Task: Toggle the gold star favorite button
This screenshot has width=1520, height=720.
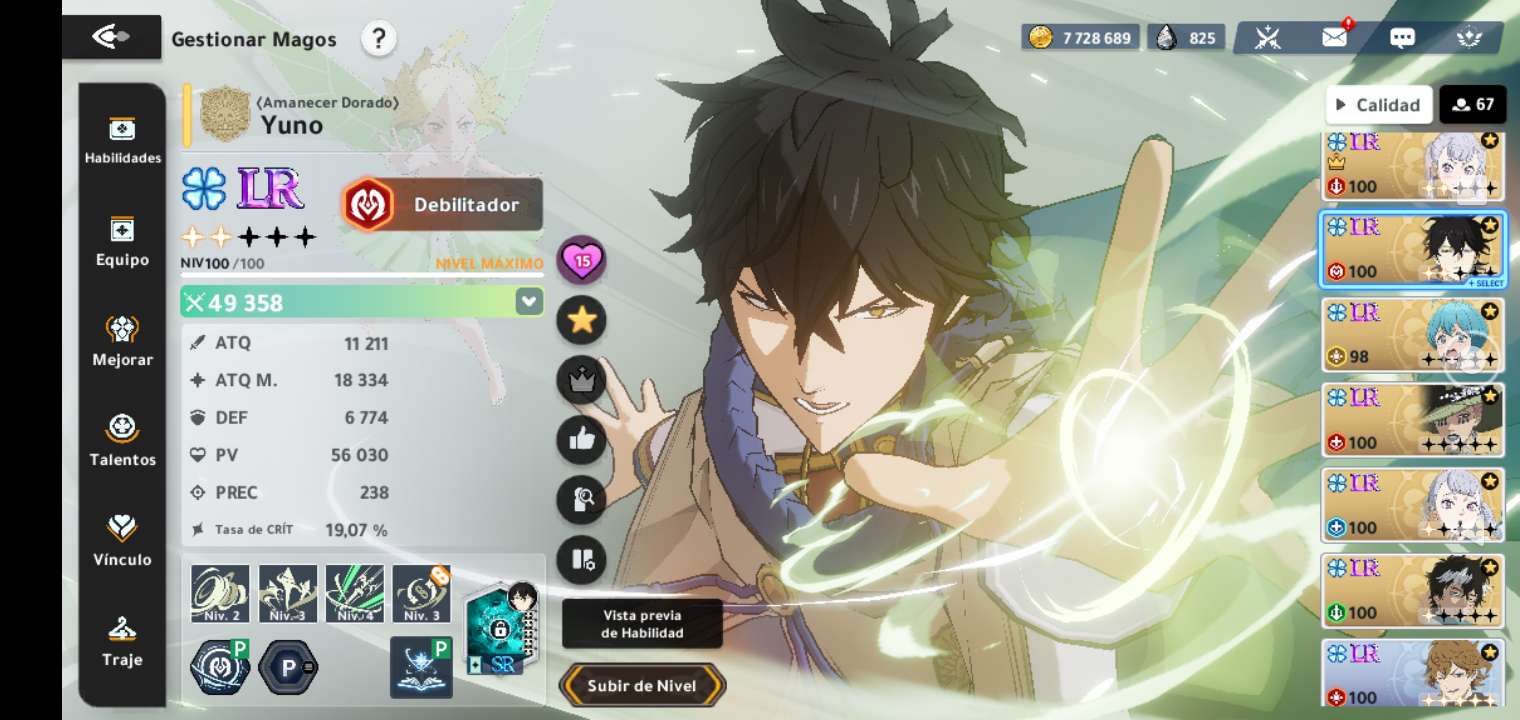Action: 582,320
